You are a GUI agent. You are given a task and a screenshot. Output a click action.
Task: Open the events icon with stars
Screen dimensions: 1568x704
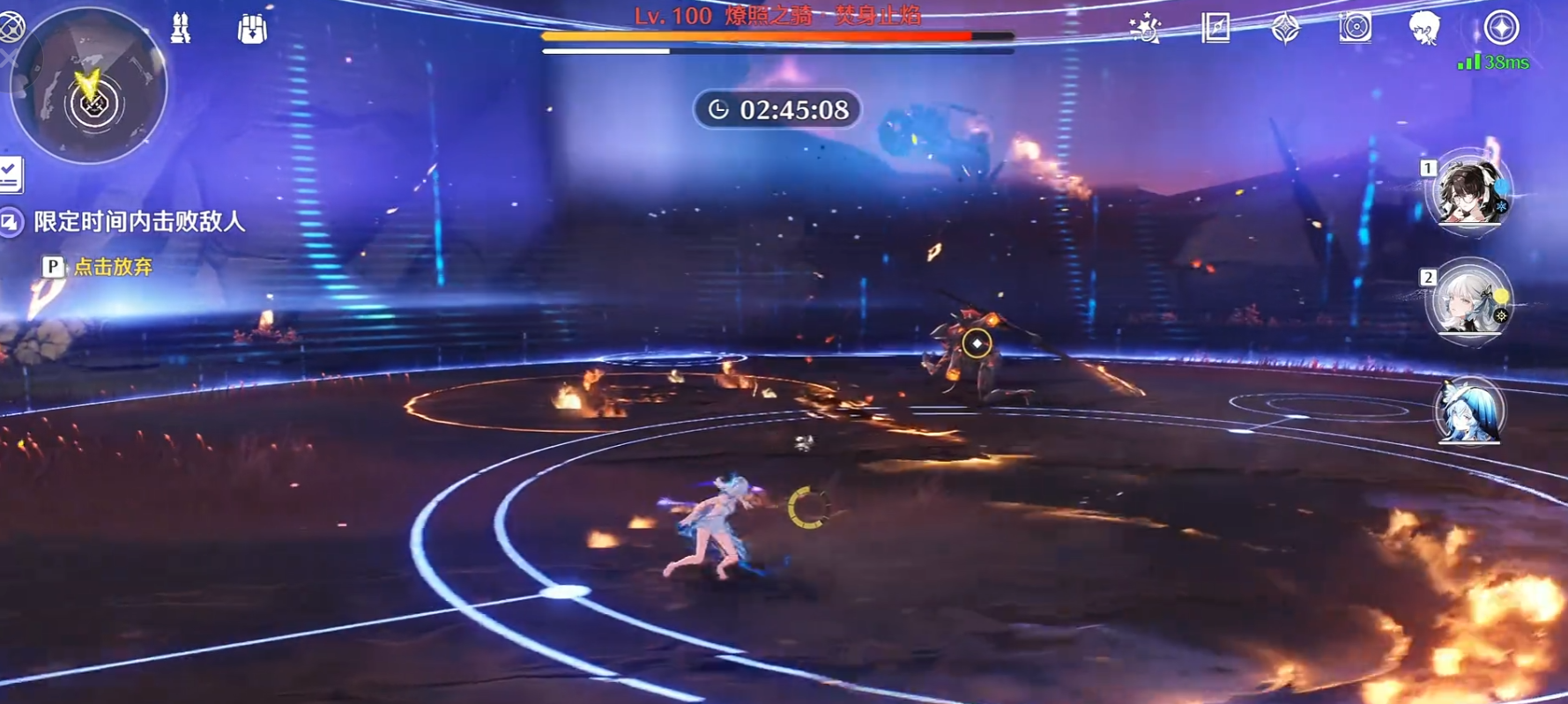1145,29
